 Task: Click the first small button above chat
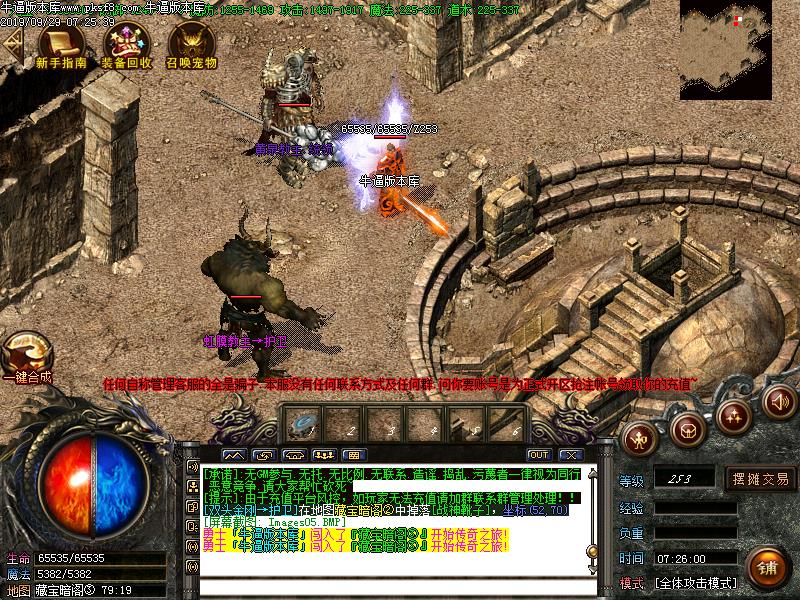(x=239, y=455)
